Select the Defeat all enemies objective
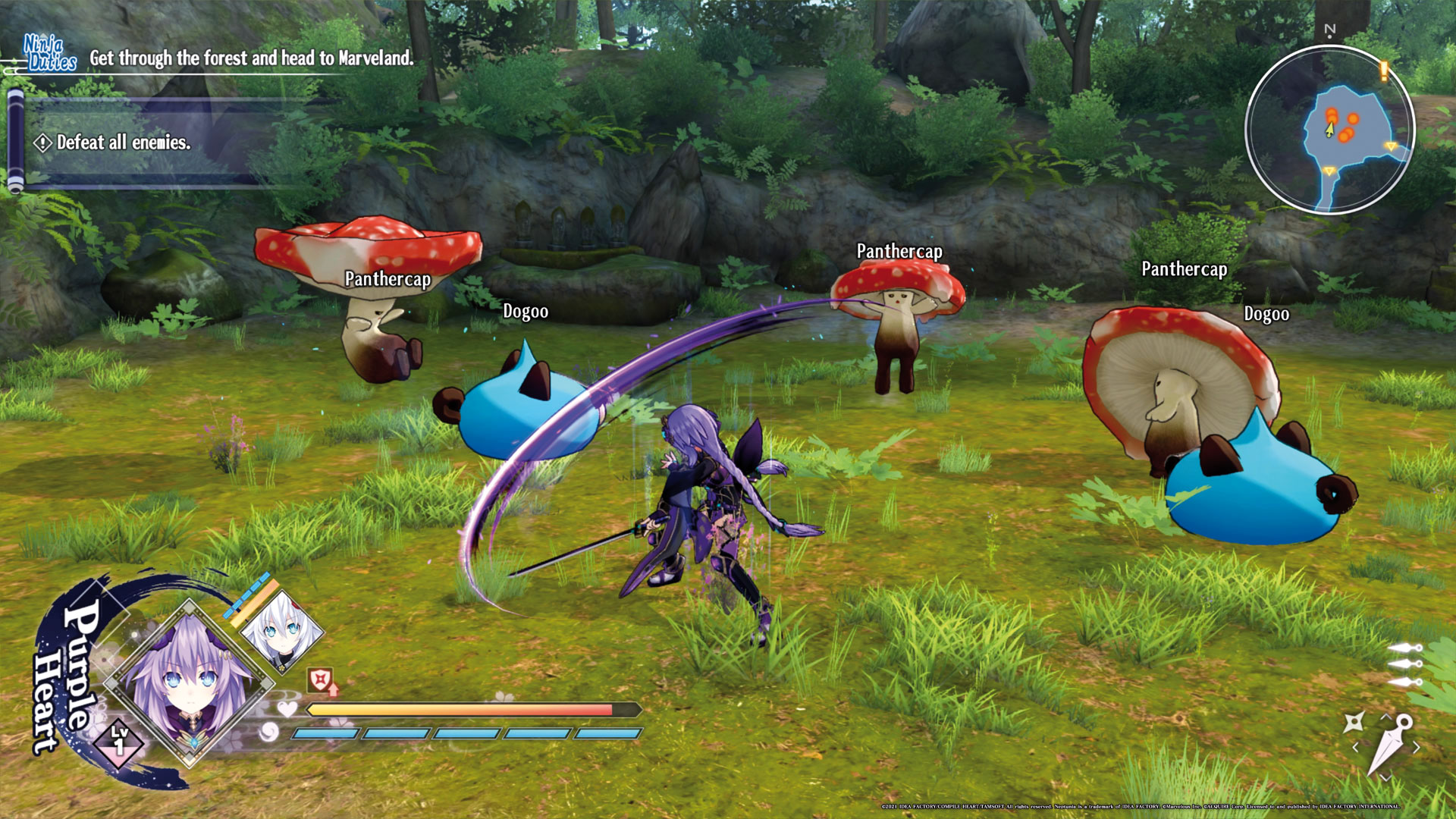 tap(123, 143)
